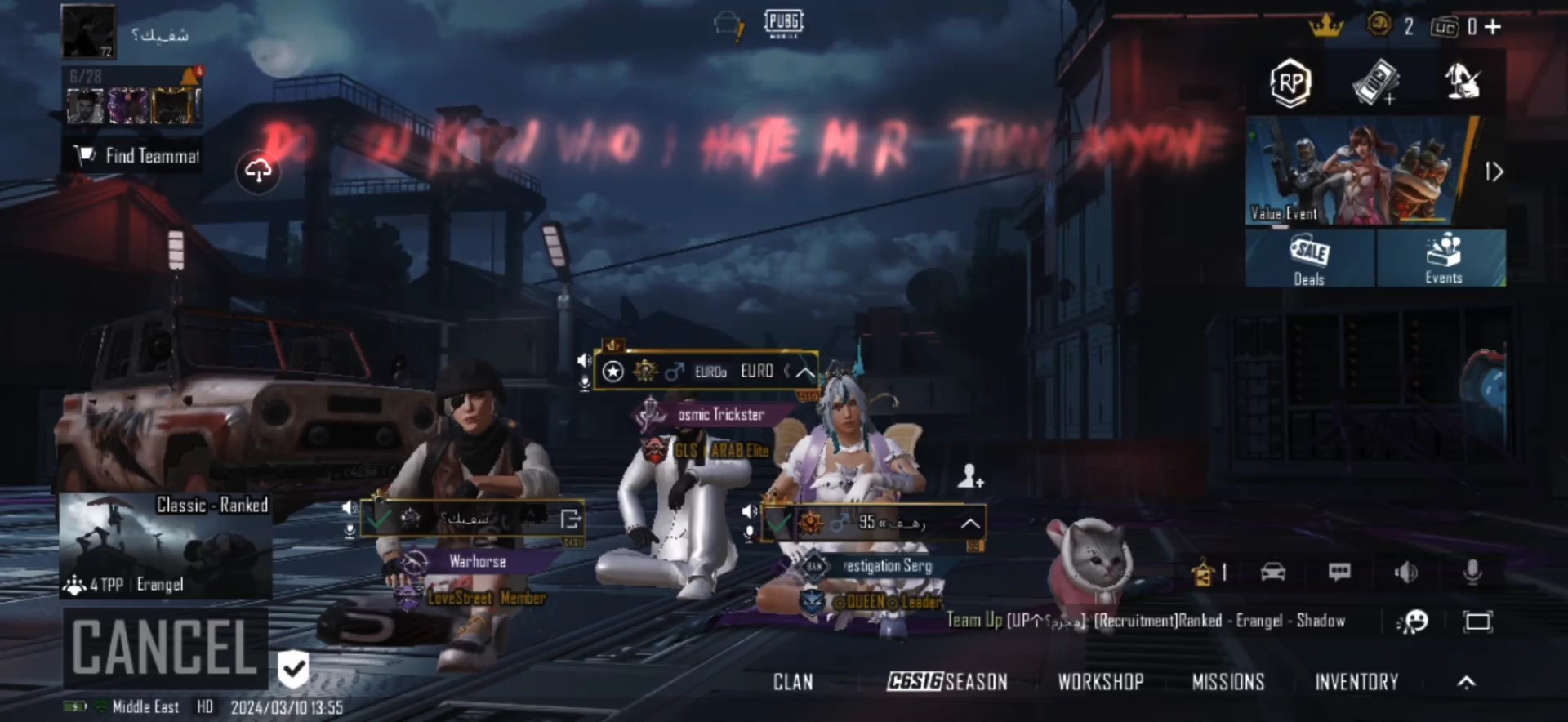Open the Events page

click(1442, 258)
